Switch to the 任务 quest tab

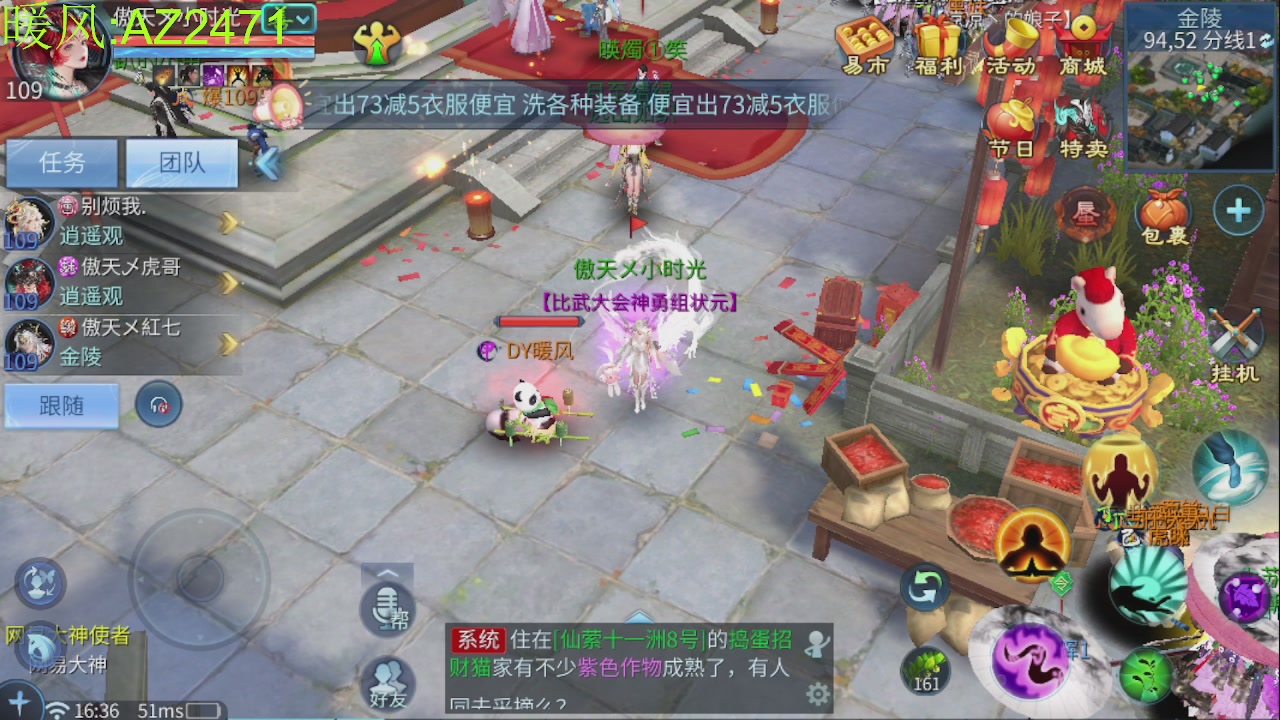pos(60,163)
